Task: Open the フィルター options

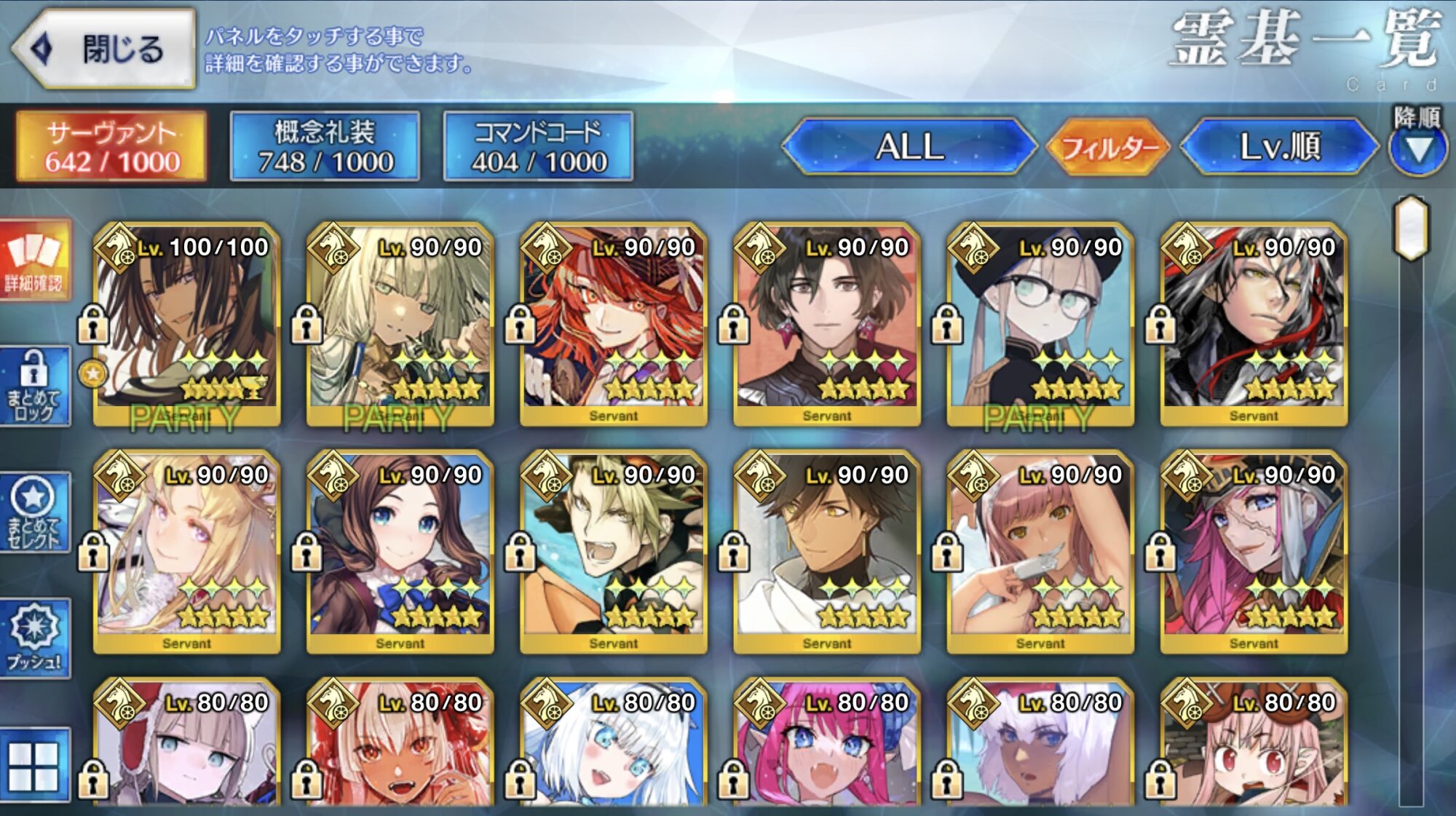Action: pos(1108,148)
